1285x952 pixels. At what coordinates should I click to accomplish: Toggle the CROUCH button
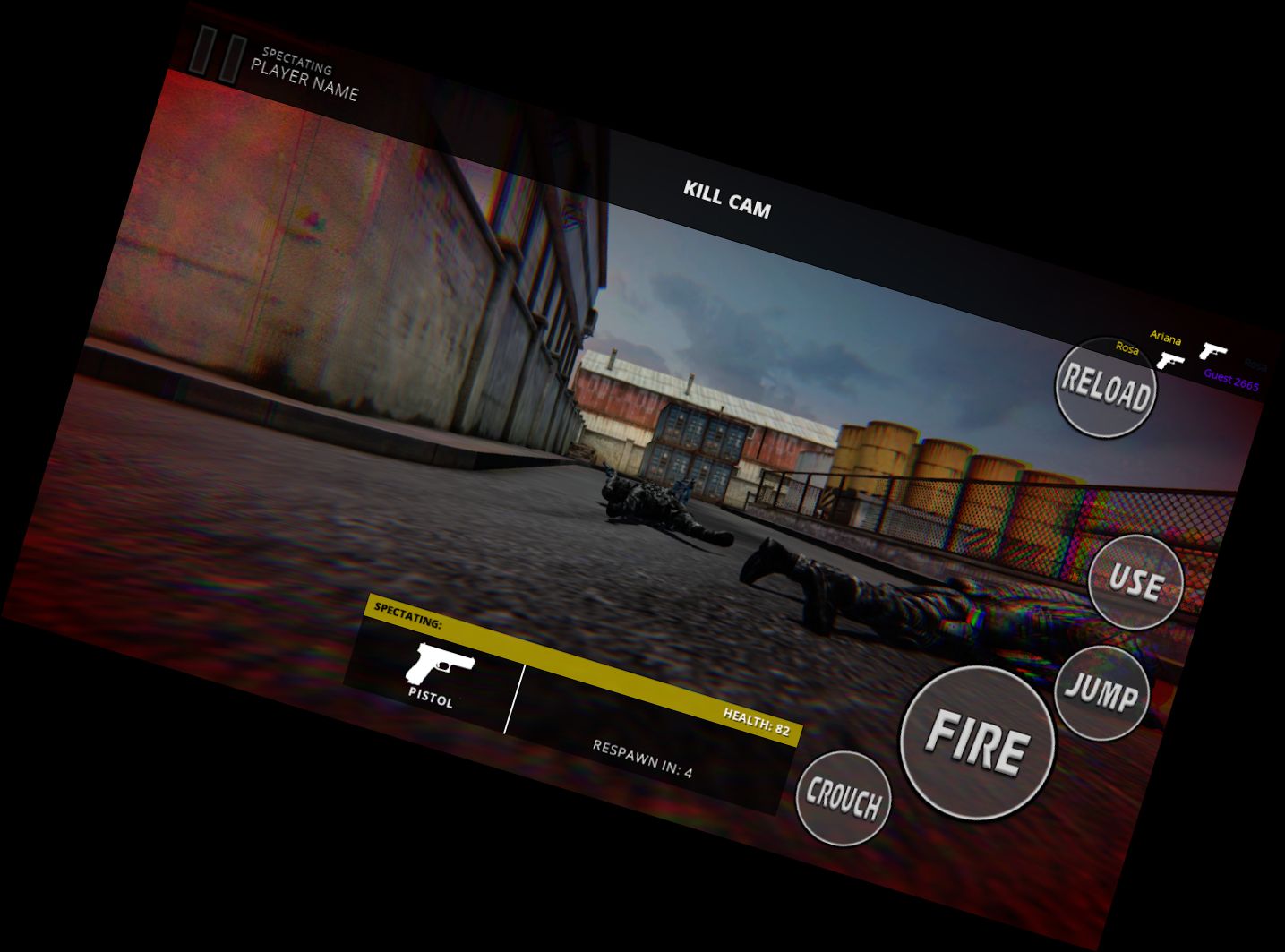[843, 798]
